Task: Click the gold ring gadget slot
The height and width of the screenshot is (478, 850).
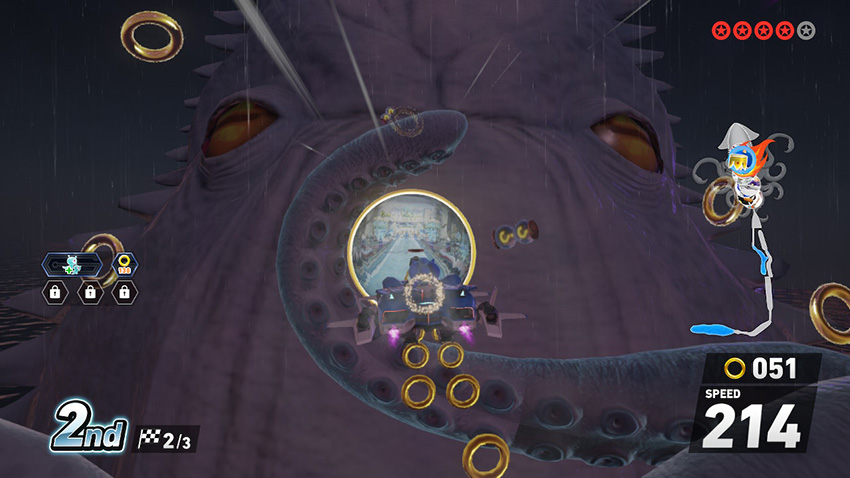Action: click(x=124, y=265)
